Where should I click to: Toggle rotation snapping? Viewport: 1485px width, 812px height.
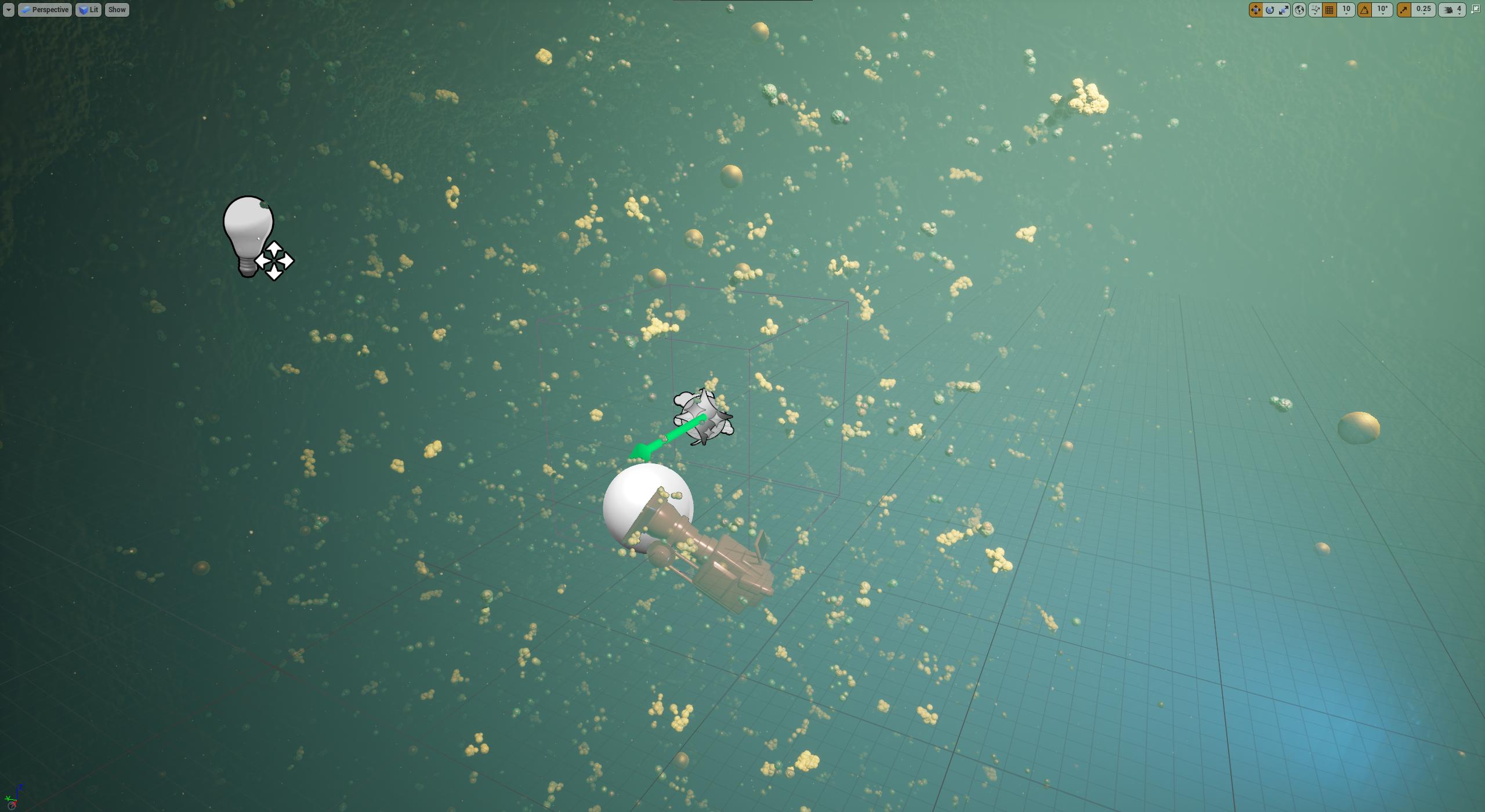point(1364,9)
